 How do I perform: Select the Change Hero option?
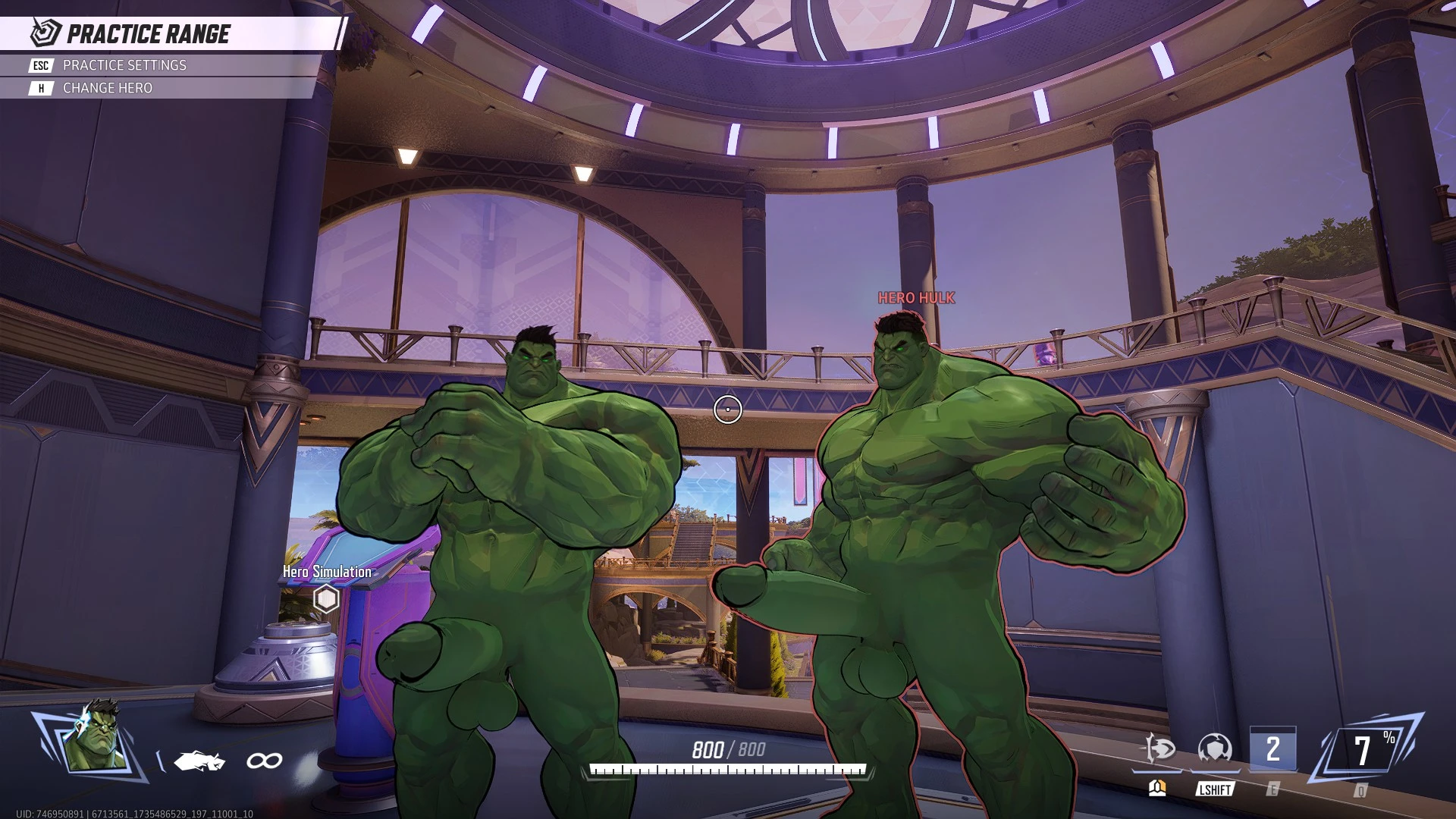107,88
